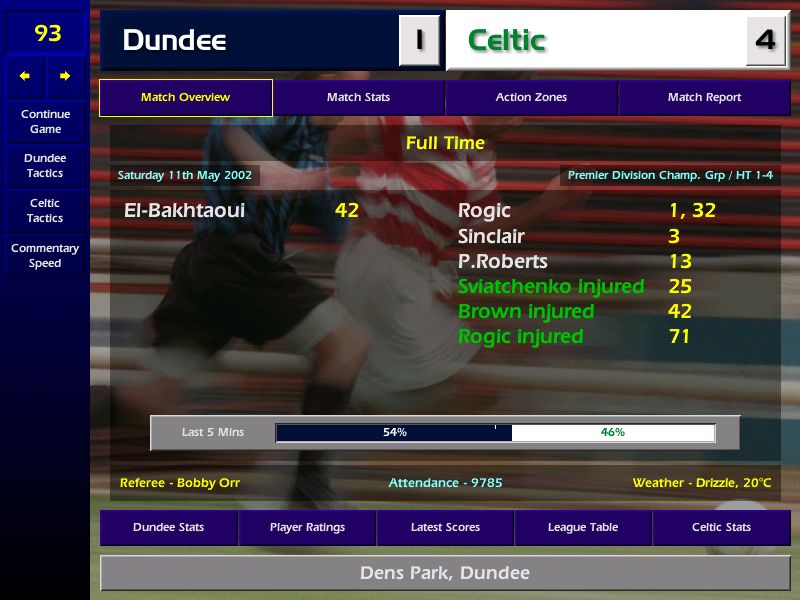Click the Continue Game button
The height and width of the screenshot is (600, 800).
click(x=45, y=121)
